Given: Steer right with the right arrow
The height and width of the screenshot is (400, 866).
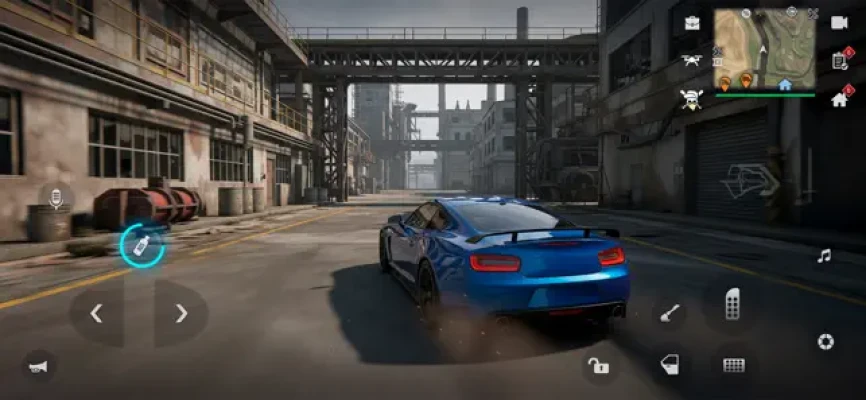Looking at the screenshot, I should click(181, 314).
